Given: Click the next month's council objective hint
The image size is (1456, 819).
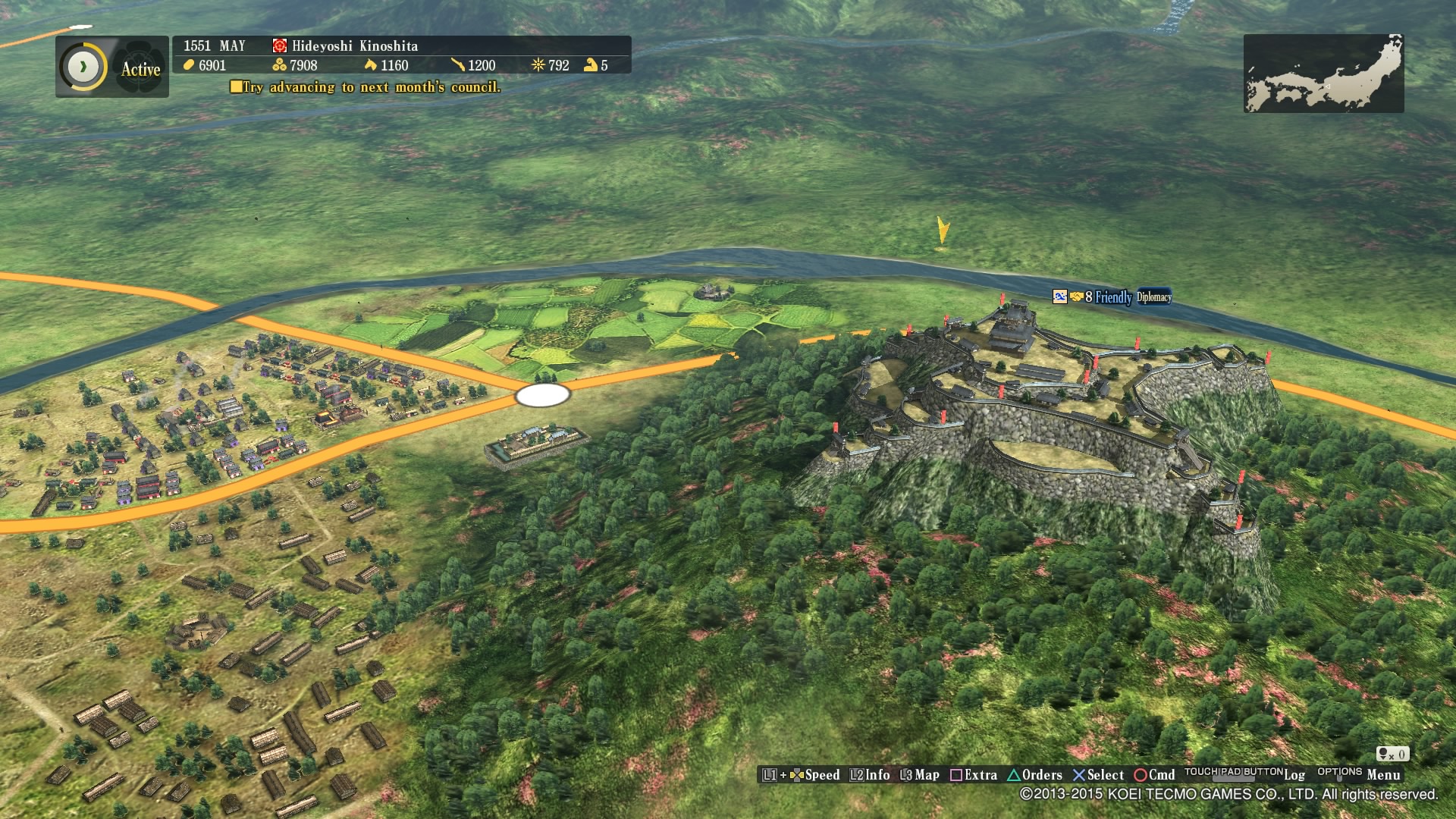Looking at the screenshot, I should [366, 87].
